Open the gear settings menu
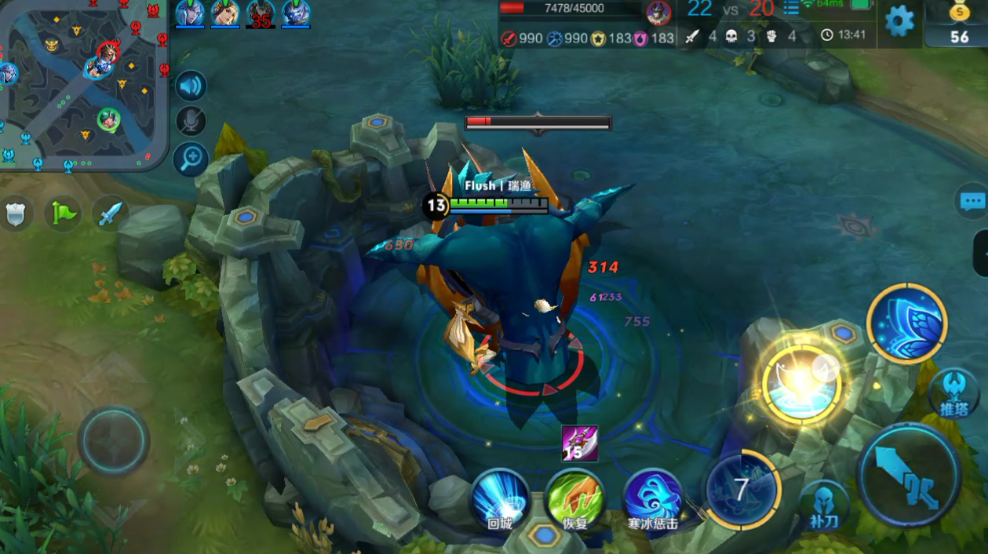The height and width of the screenshot is (554, 988). tap(899, 21)
